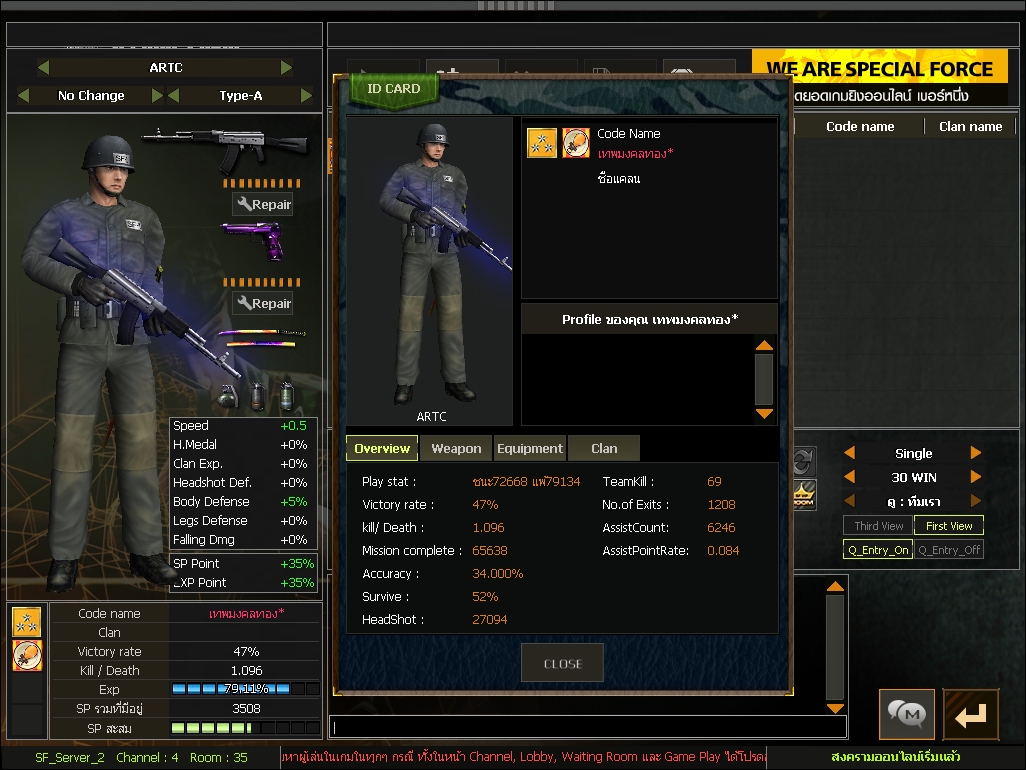Switch to Q_Entry_Off option
The width and height of the screenshot is (1026, 770).
(x=949, y=550)
